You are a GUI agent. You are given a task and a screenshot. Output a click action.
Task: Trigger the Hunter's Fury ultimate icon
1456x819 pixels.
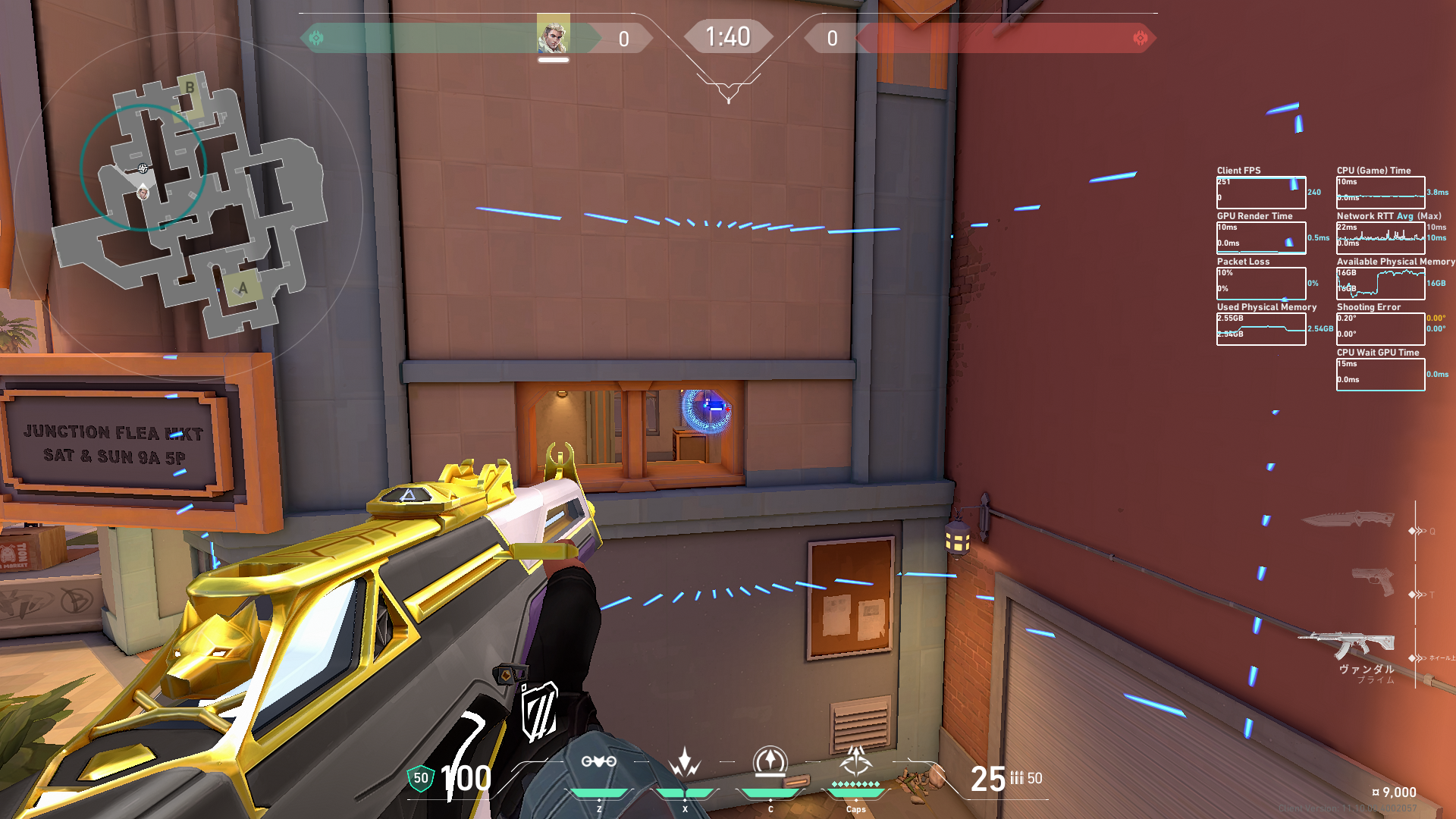(x=855, y=761)
